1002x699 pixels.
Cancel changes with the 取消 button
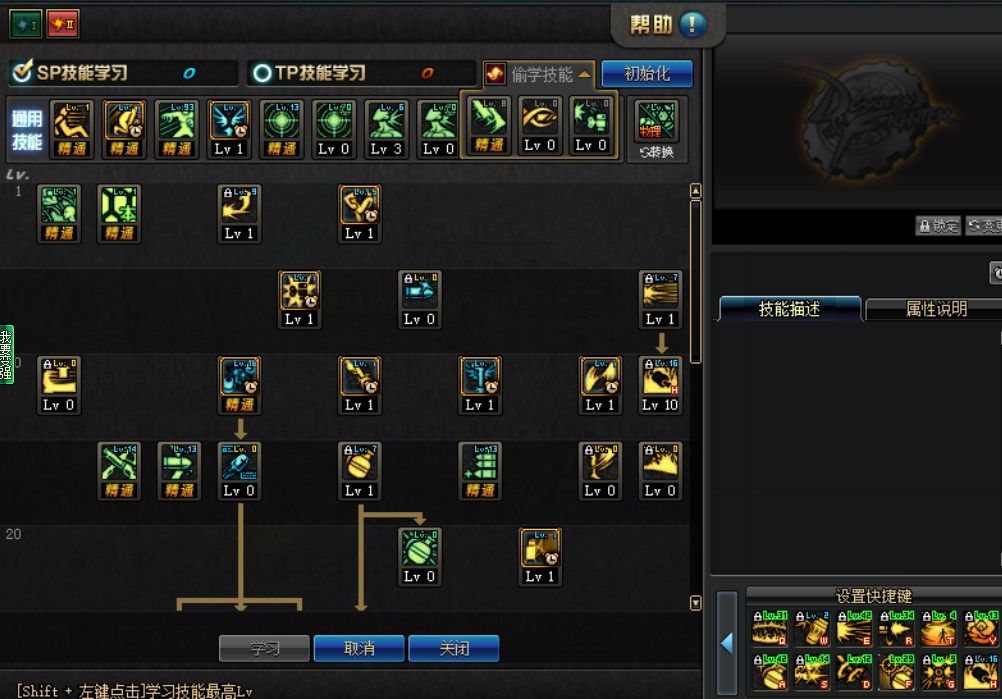click(x=359, y=648)
